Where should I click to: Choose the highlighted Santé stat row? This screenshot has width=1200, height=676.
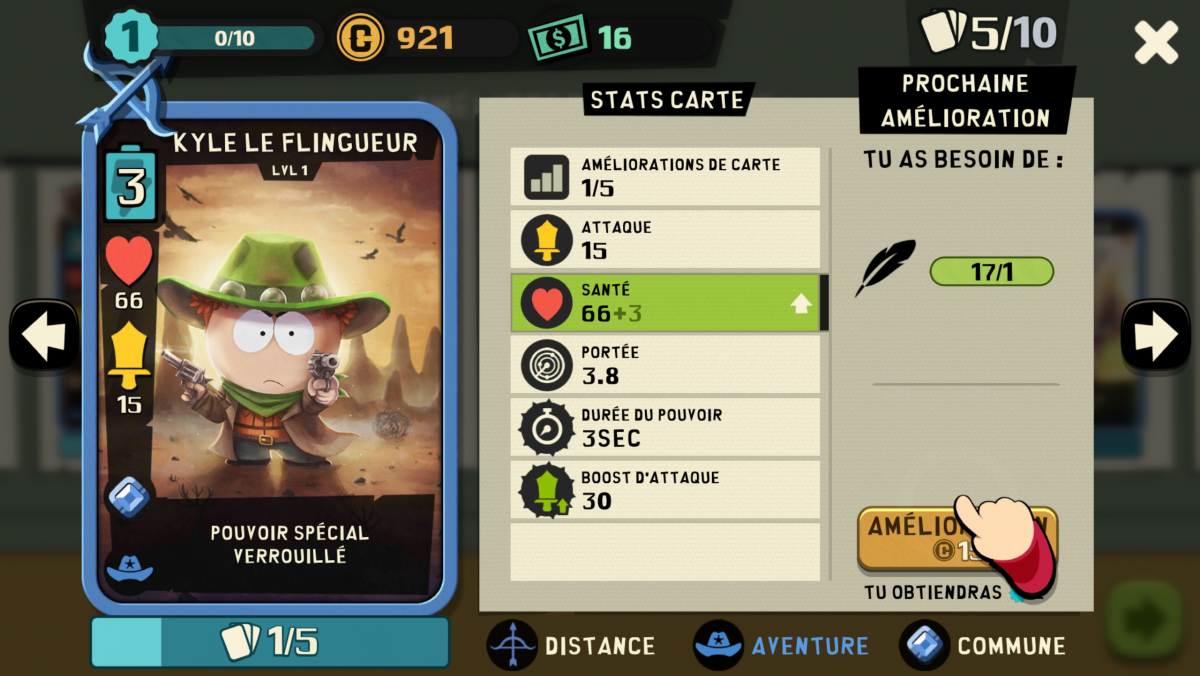665,302
